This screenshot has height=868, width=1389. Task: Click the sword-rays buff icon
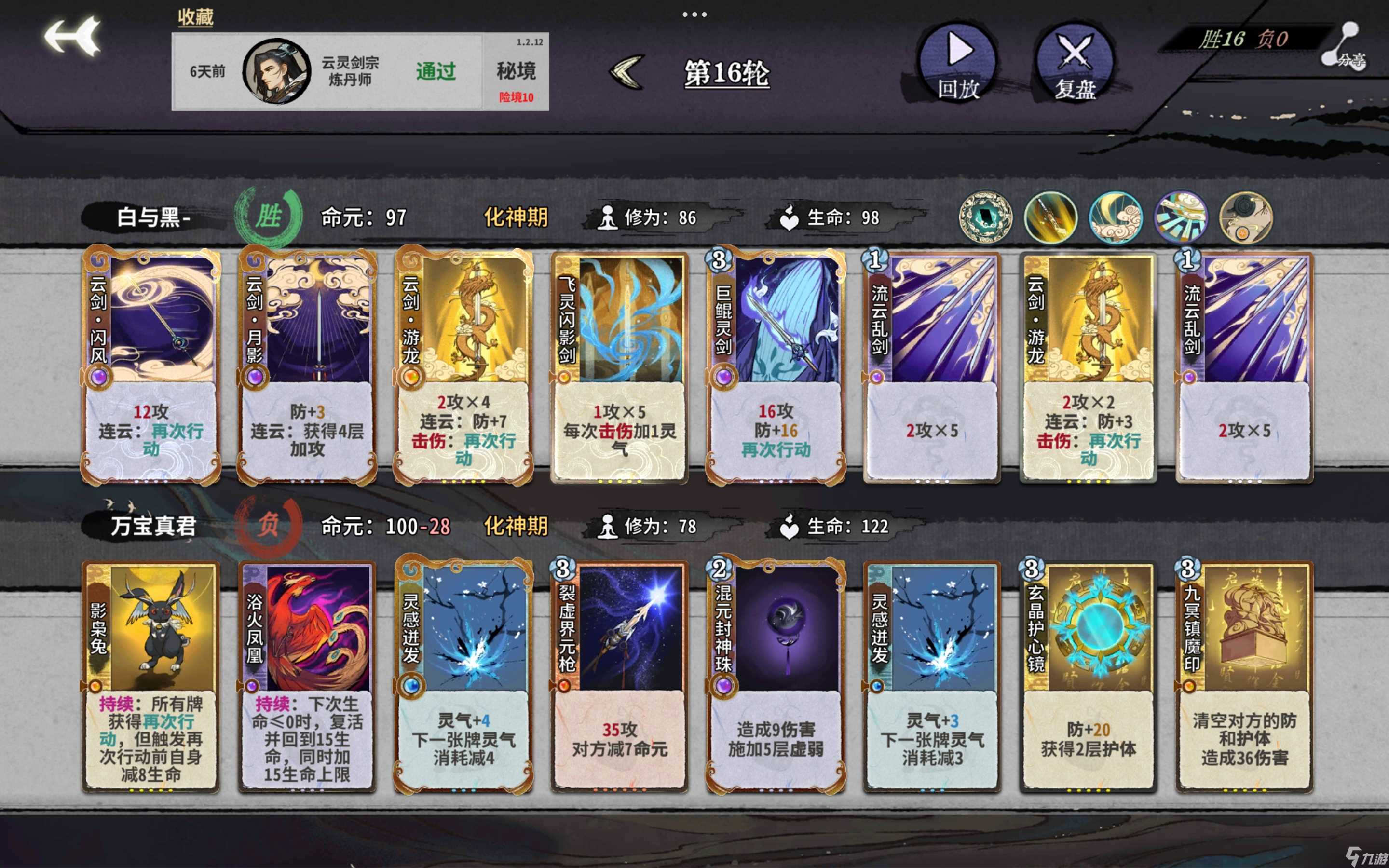point(1181,217)
